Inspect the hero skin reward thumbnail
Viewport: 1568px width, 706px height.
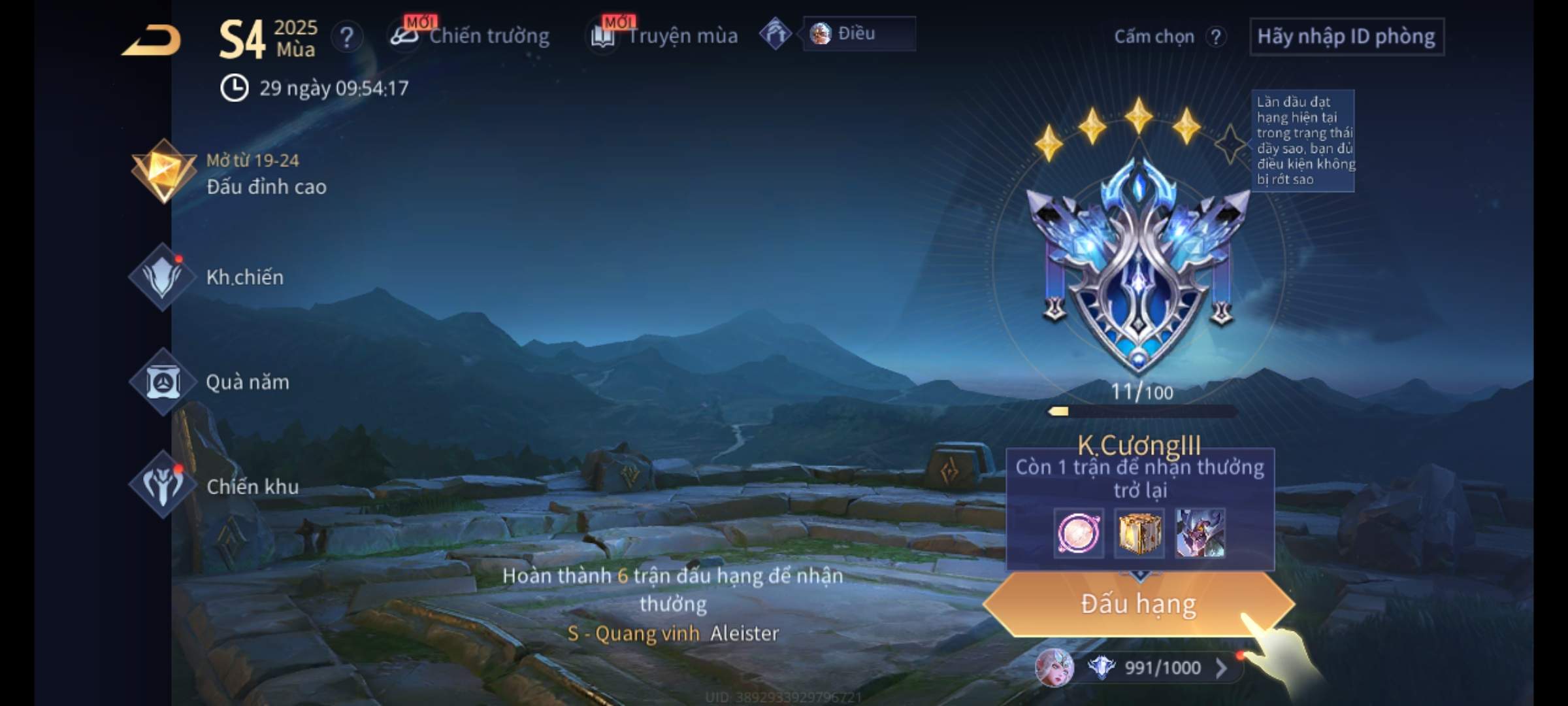click(x=1200, y=533)
